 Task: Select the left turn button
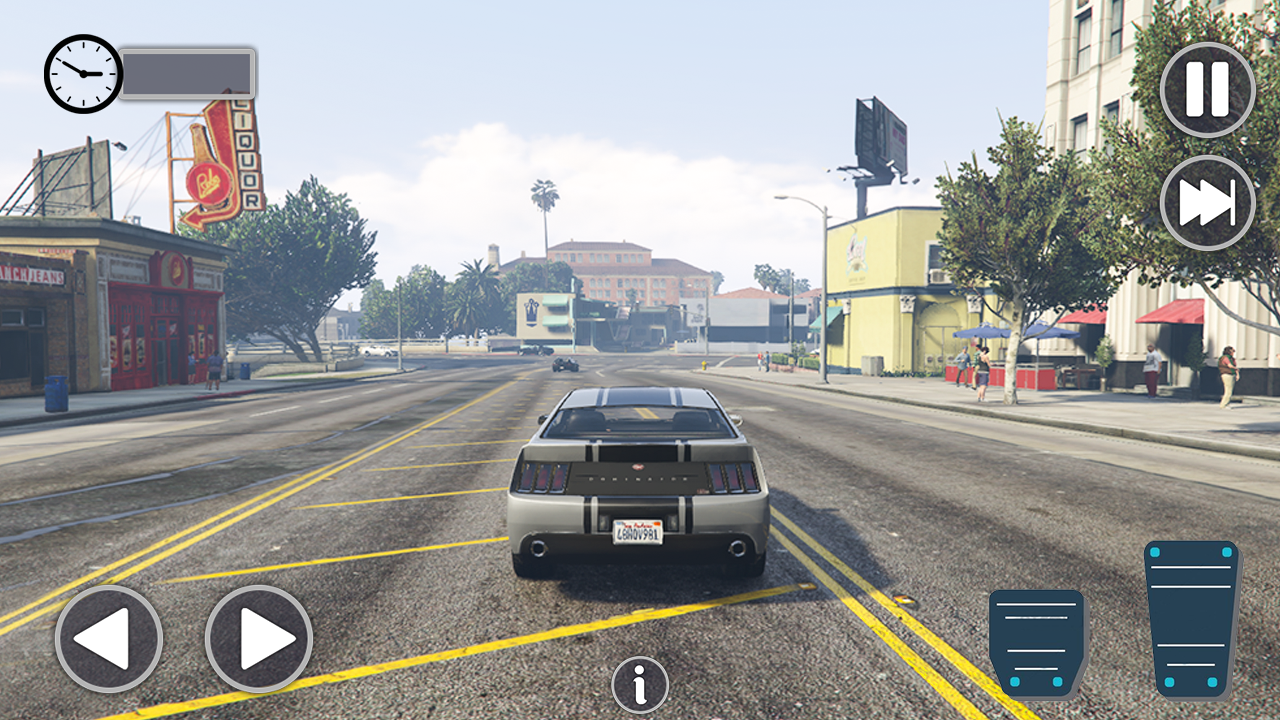click(x=108, y=637)
